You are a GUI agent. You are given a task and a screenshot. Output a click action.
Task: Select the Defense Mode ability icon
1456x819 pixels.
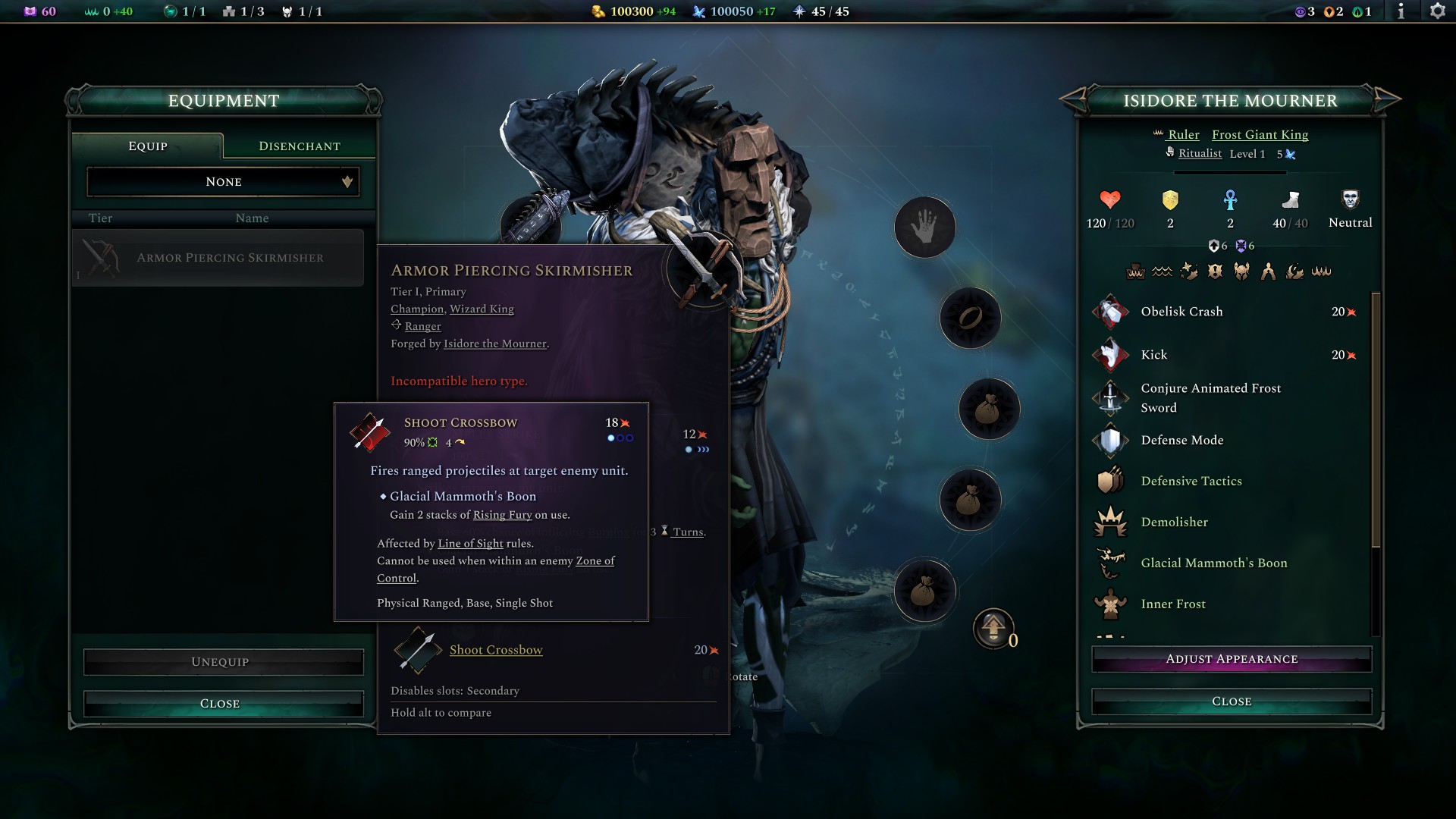1111,440
